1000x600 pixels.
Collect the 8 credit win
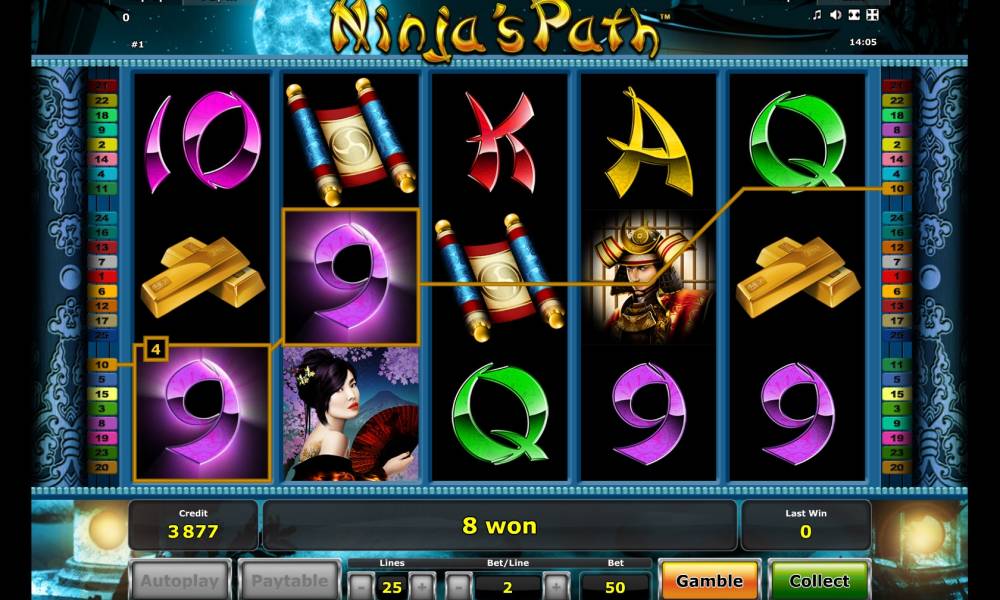[x=819, y=580]
